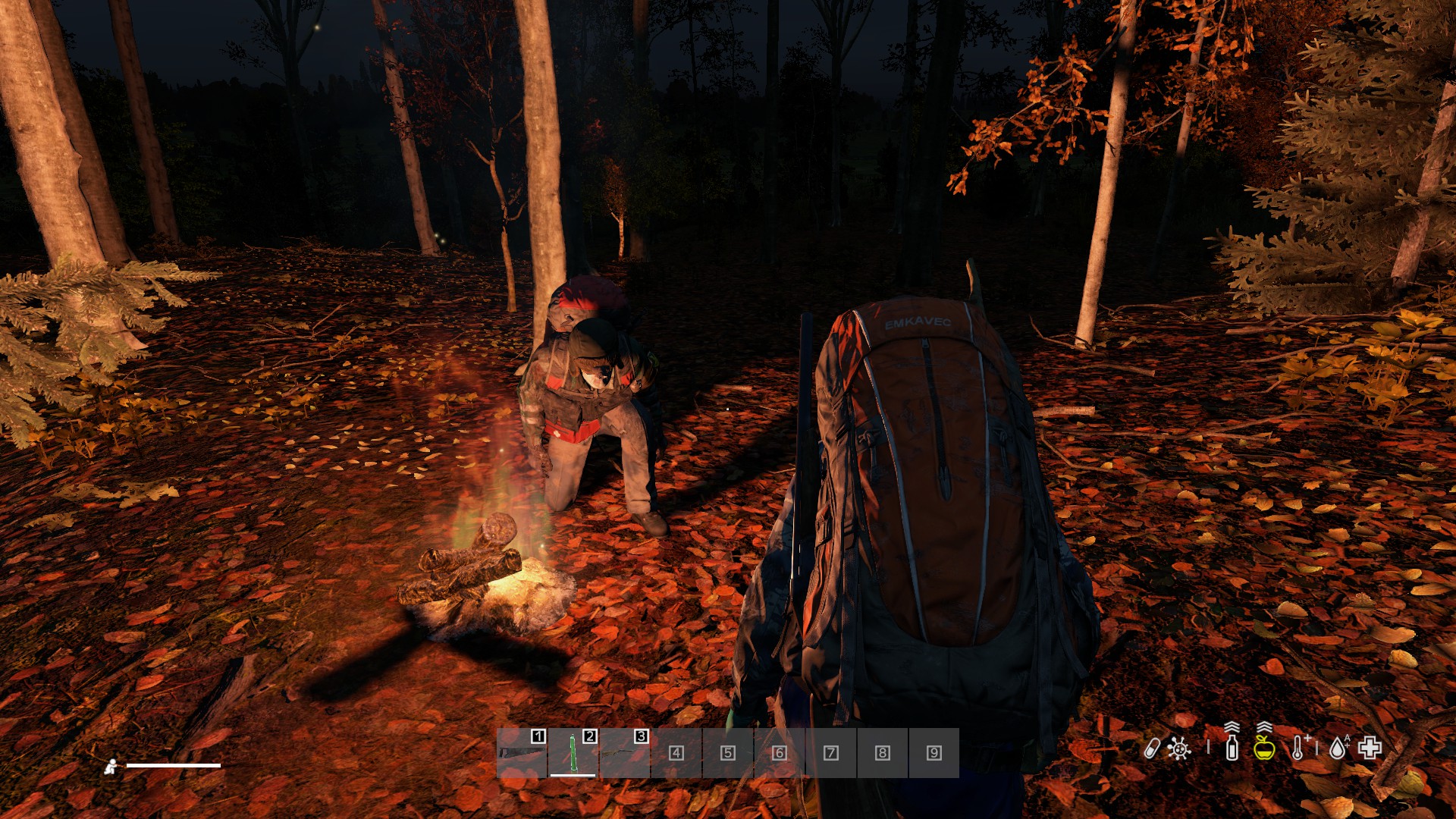
Task: Click the thermometer temperature icon
Action: 1298,748
